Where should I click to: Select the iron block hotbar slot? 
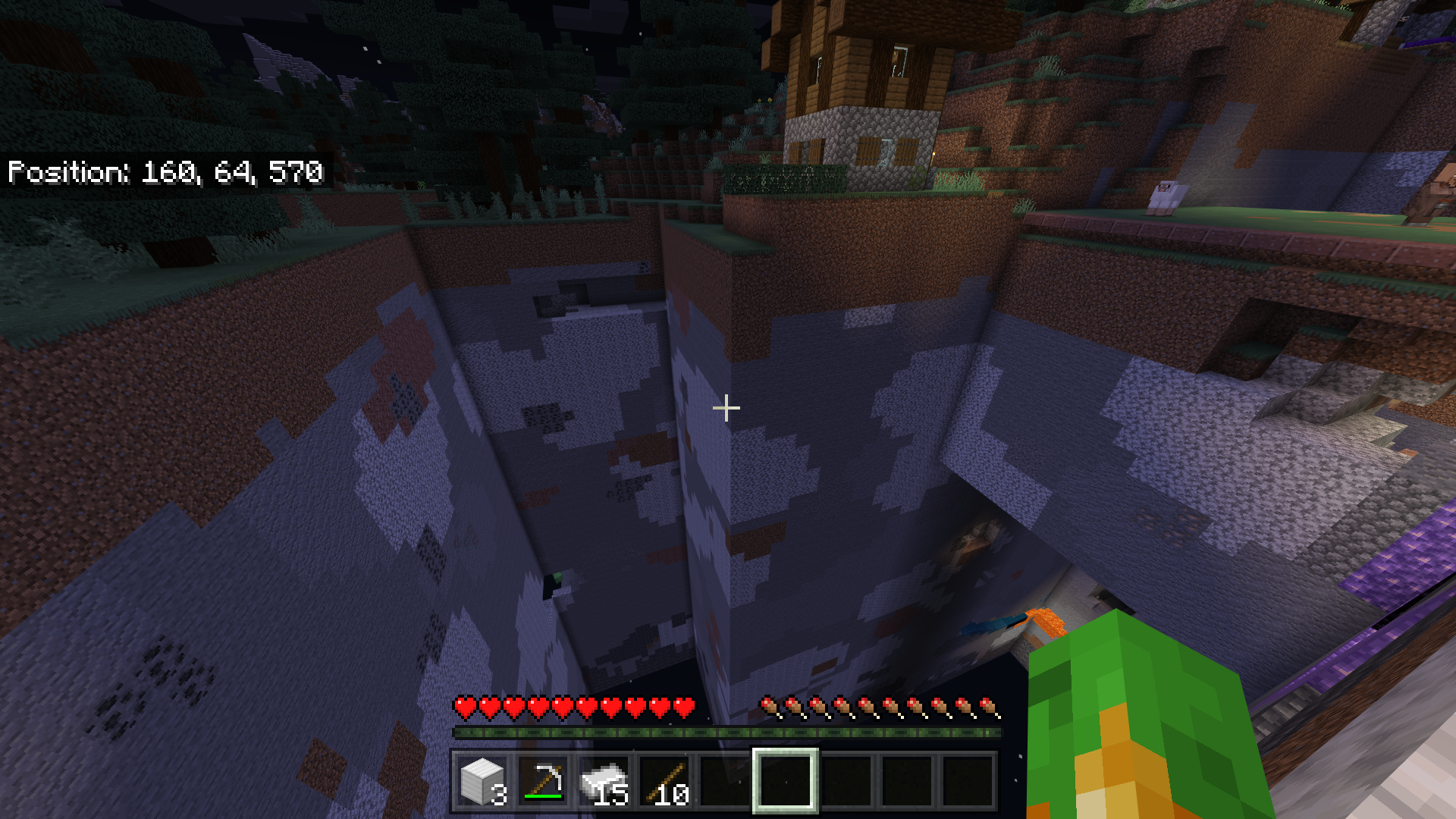point(482,781)
